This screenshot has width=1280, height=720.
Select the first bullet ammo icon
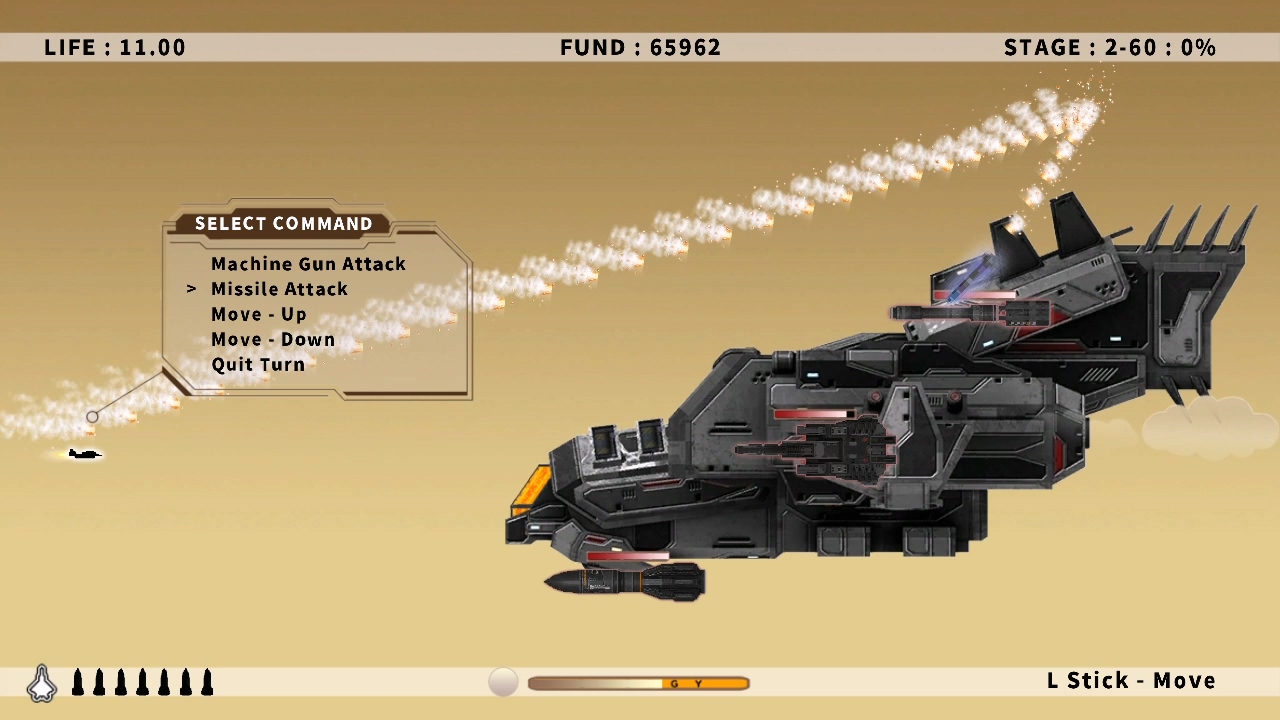(77, 681)
